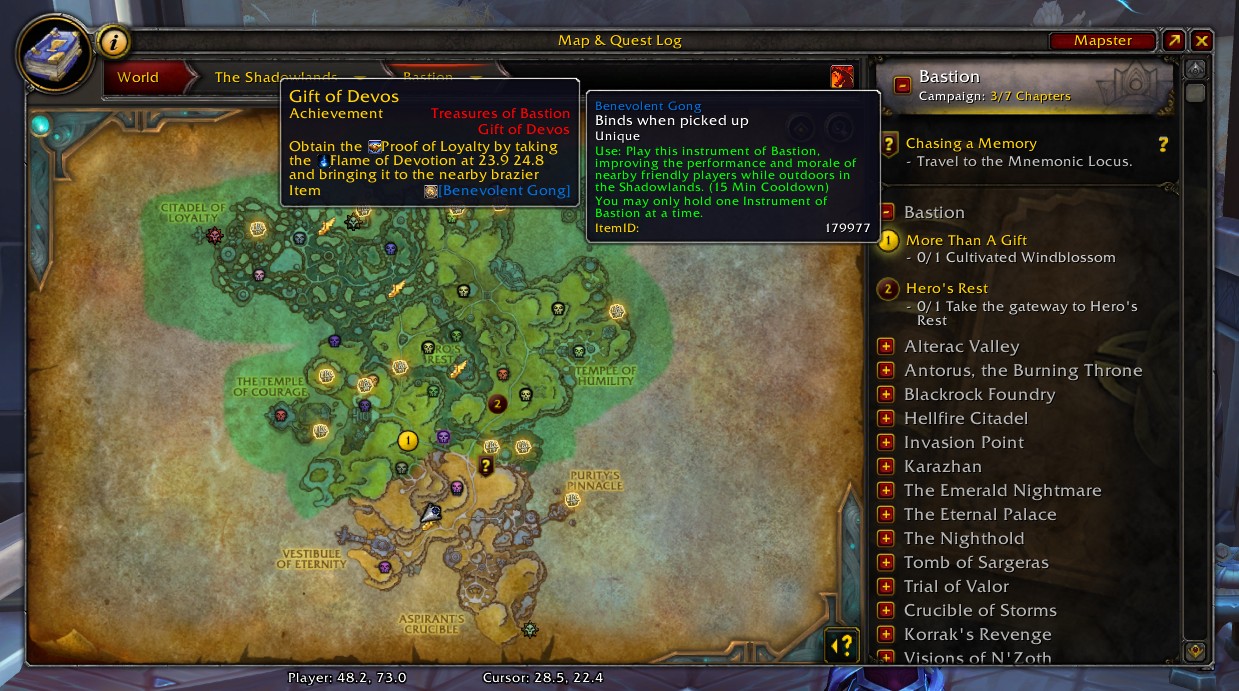
Task: Expand the Korrak's Revenge quest group
Action: pyautogui.click(x=885, y=635)
